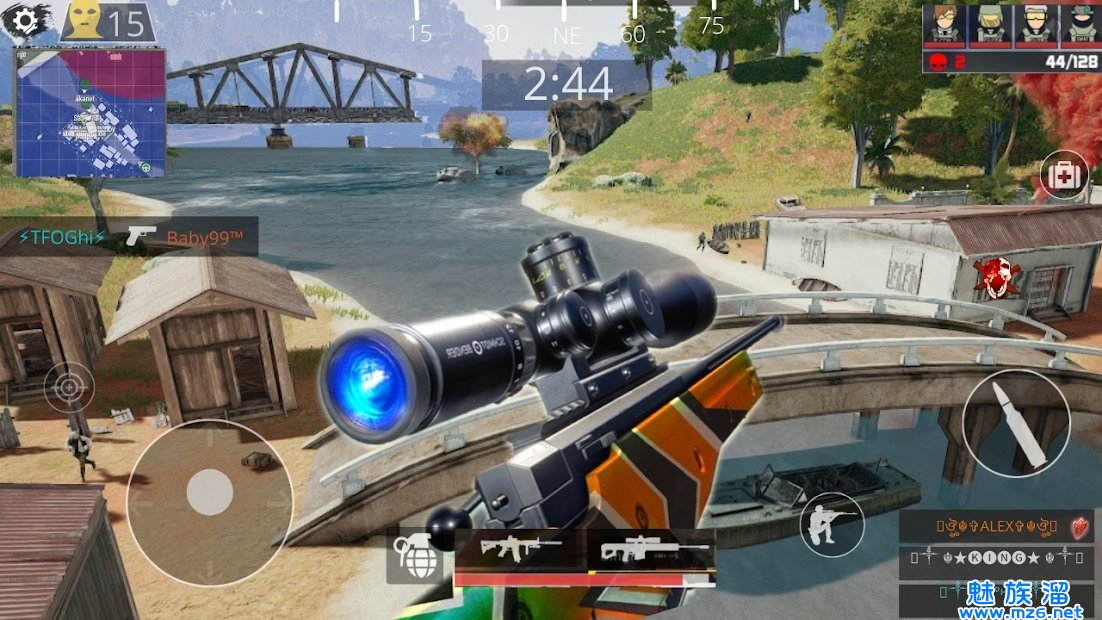Open the settings gear icon
Image resolution: width=1102 pixels, height=620 pixels.
pos(29,20)
